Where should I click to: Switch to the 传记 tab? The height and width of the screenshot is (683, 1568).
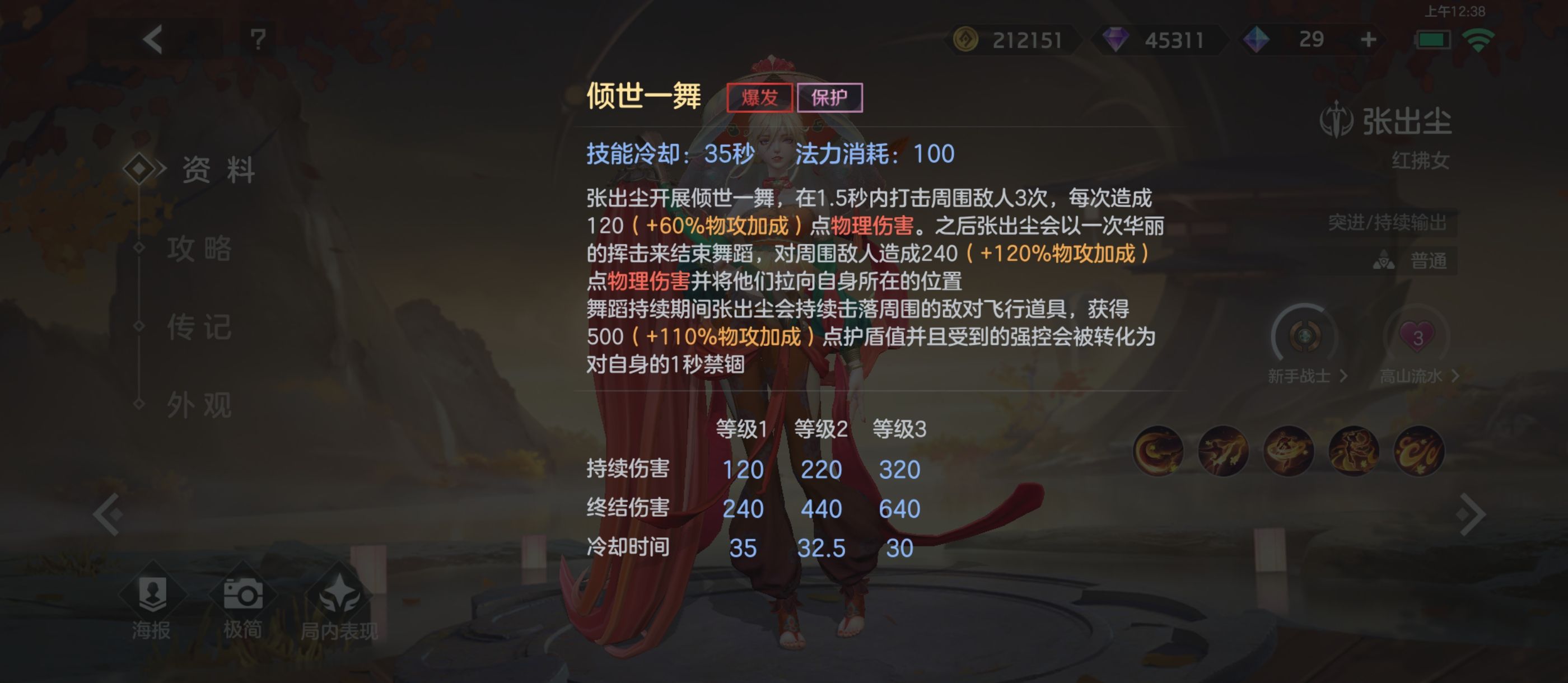tap(201, 328)
